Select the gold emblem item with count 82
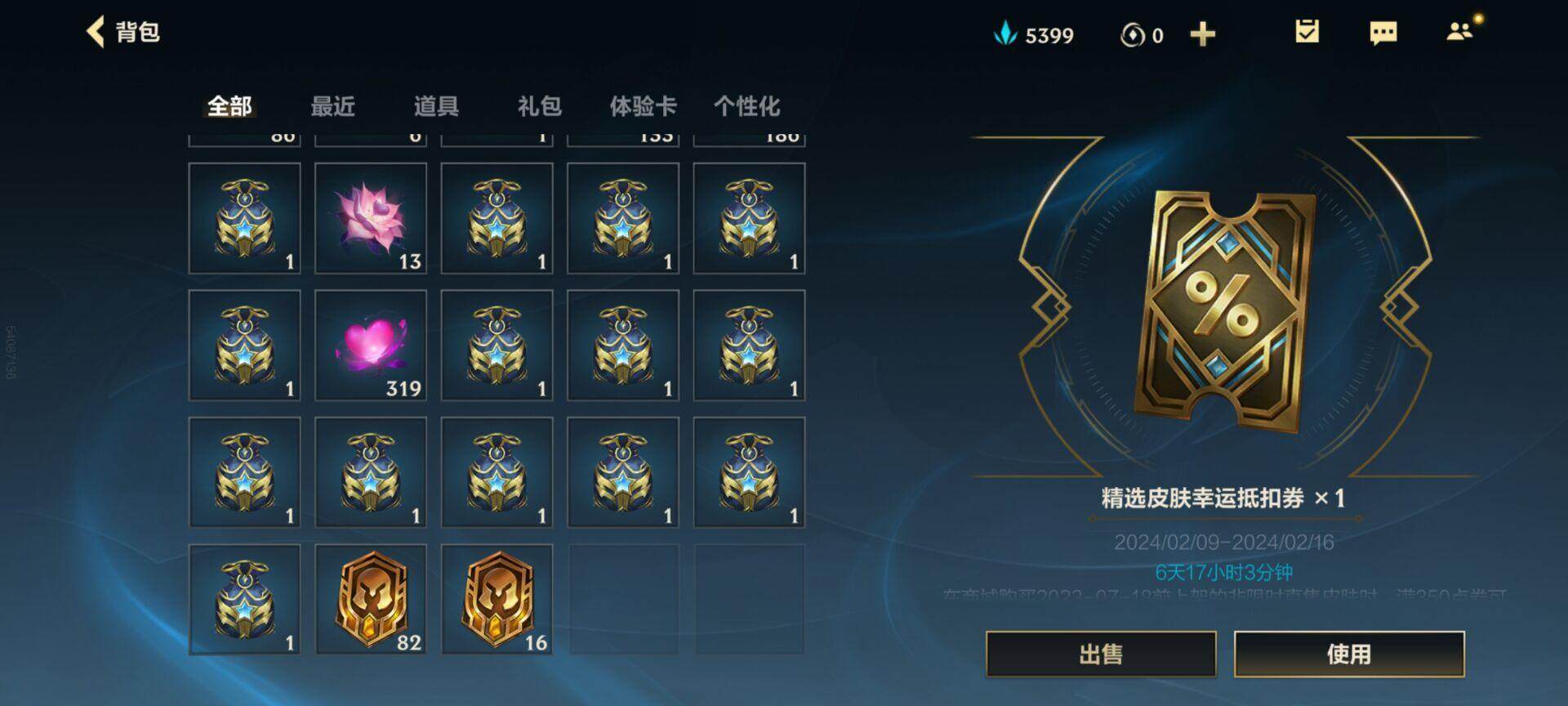 [x=372, y=599]
